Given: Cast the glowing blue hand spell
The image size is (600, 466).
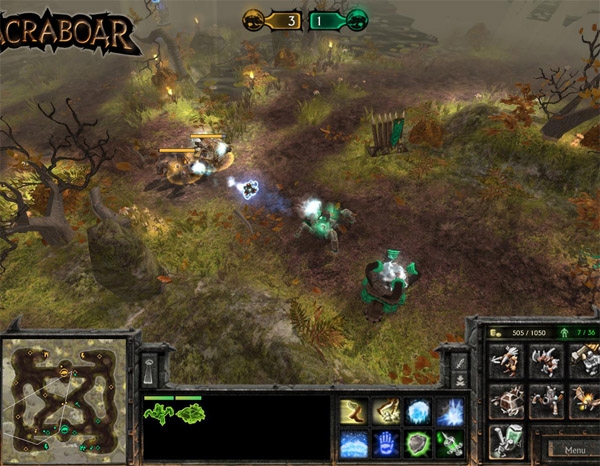Looking at the screenshot, I should (x=385, y=443).
